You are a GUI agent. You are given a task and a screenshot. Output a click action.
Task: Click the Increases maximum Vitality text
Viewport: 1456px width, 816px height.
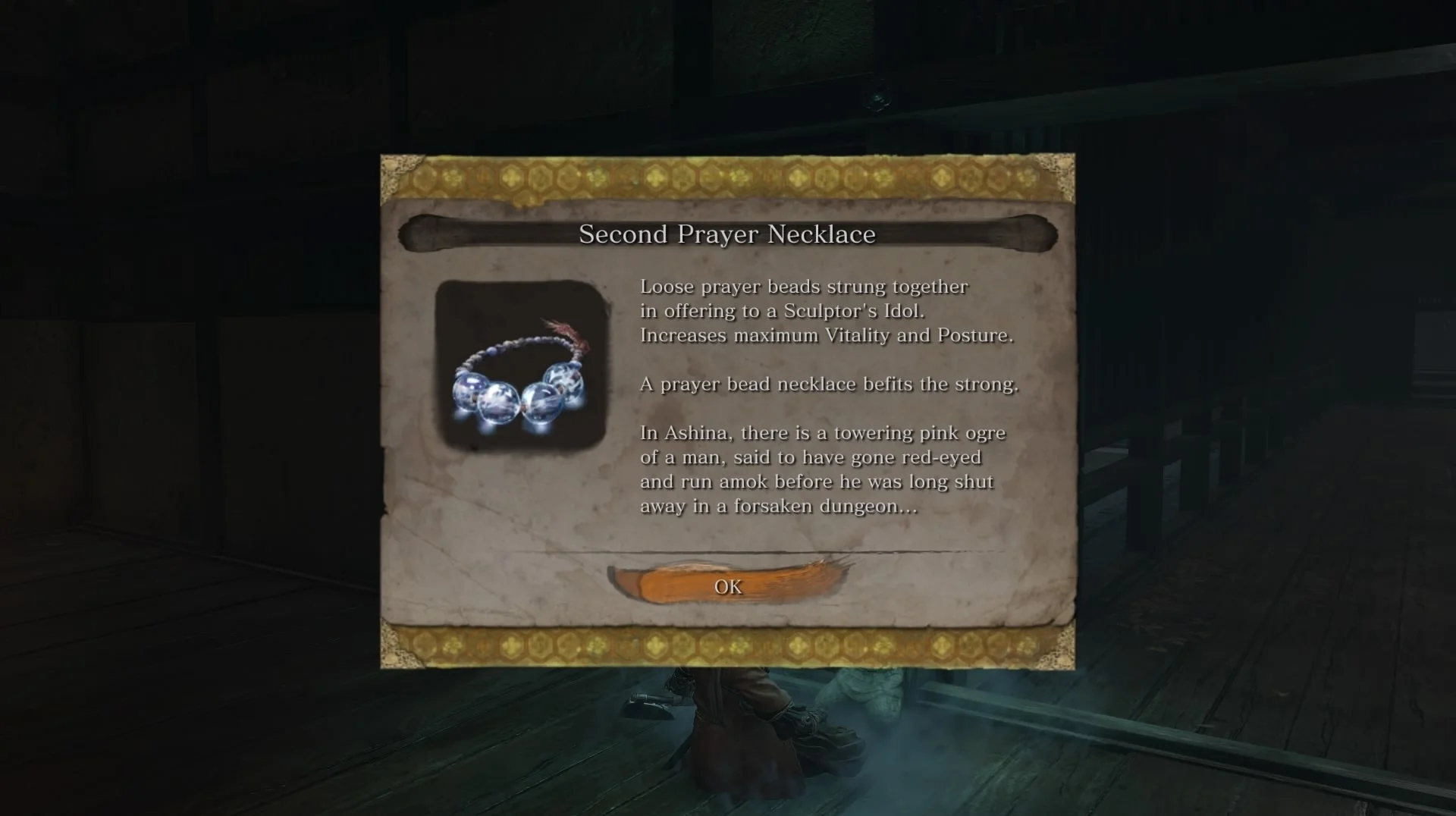[826, 336]
